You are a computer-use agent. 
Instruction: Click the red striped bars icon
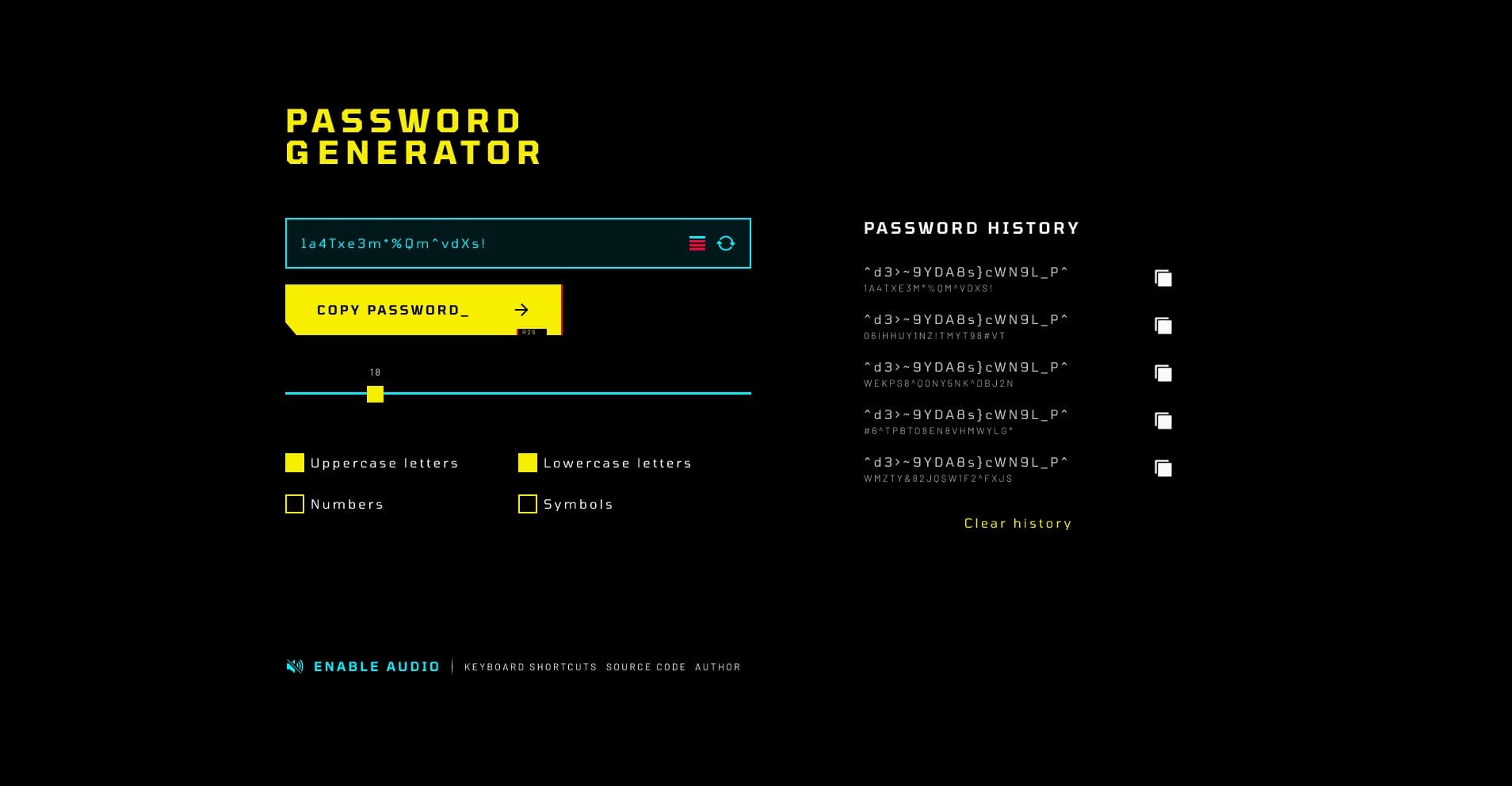coord(697,243)
